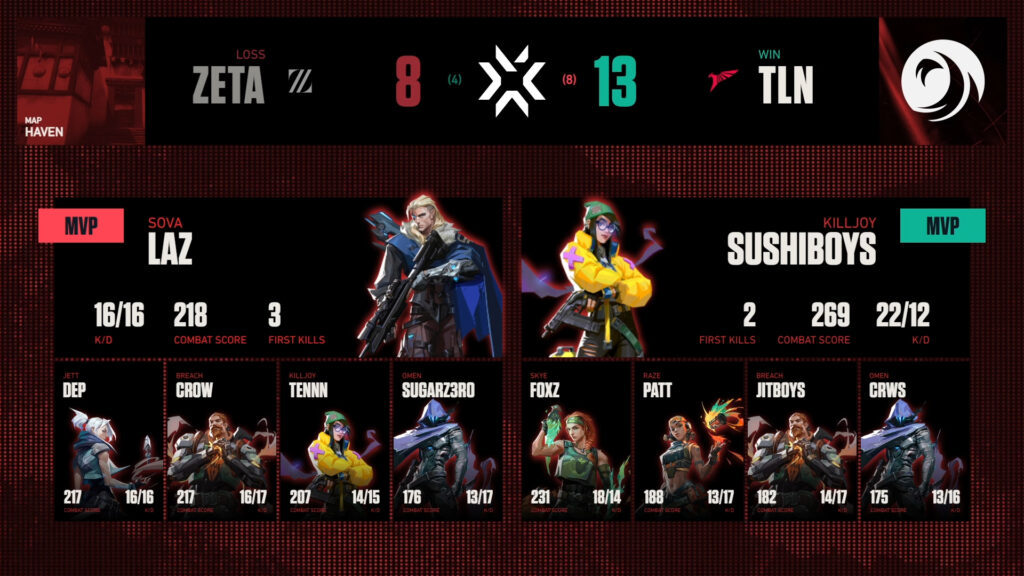The width and height of the screenshot is (1024, 576).
Task: Click the ZETA team logo
Action: 299,82
